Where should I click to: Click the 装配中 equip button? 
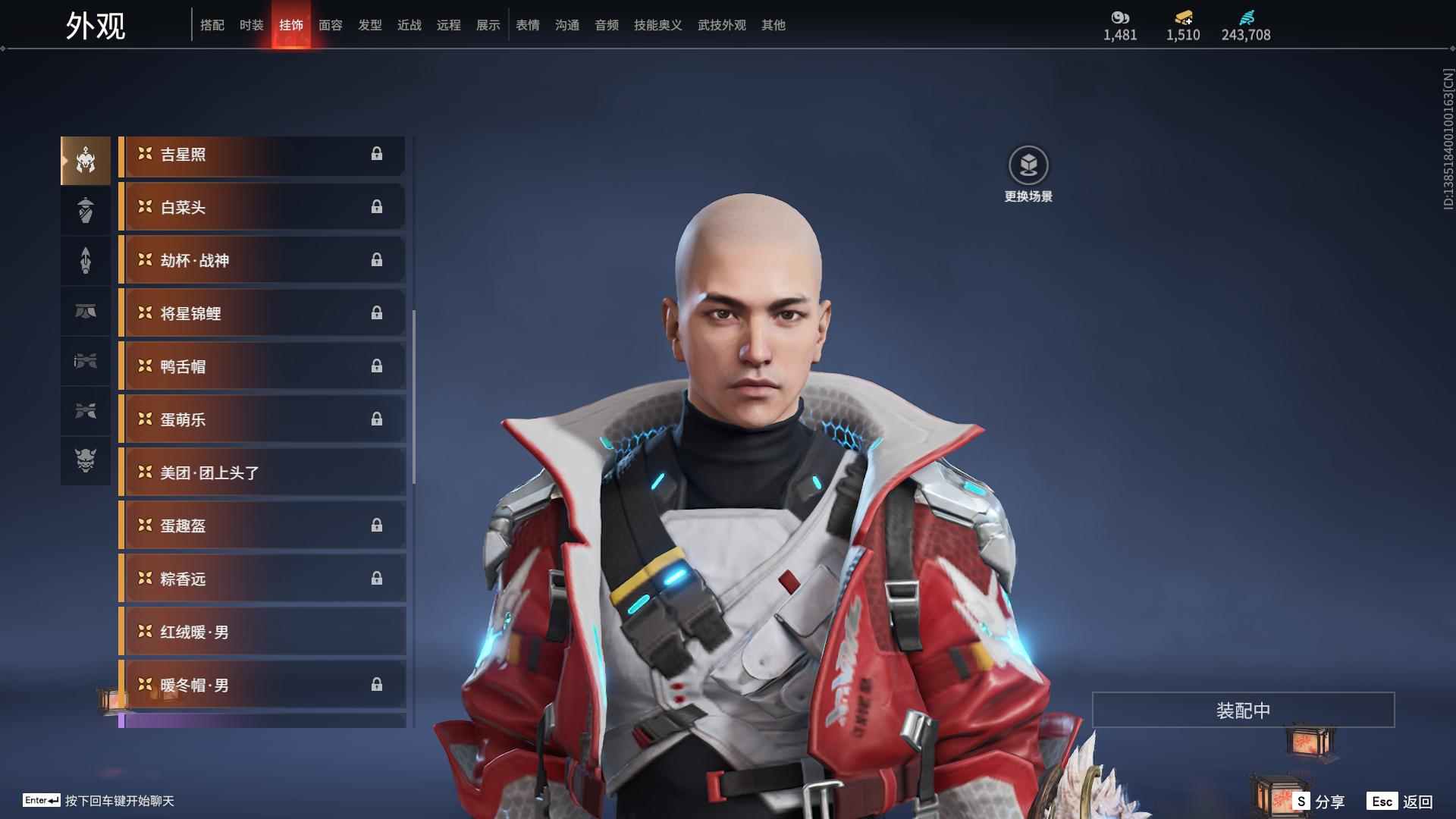(x=1243, y=710)
